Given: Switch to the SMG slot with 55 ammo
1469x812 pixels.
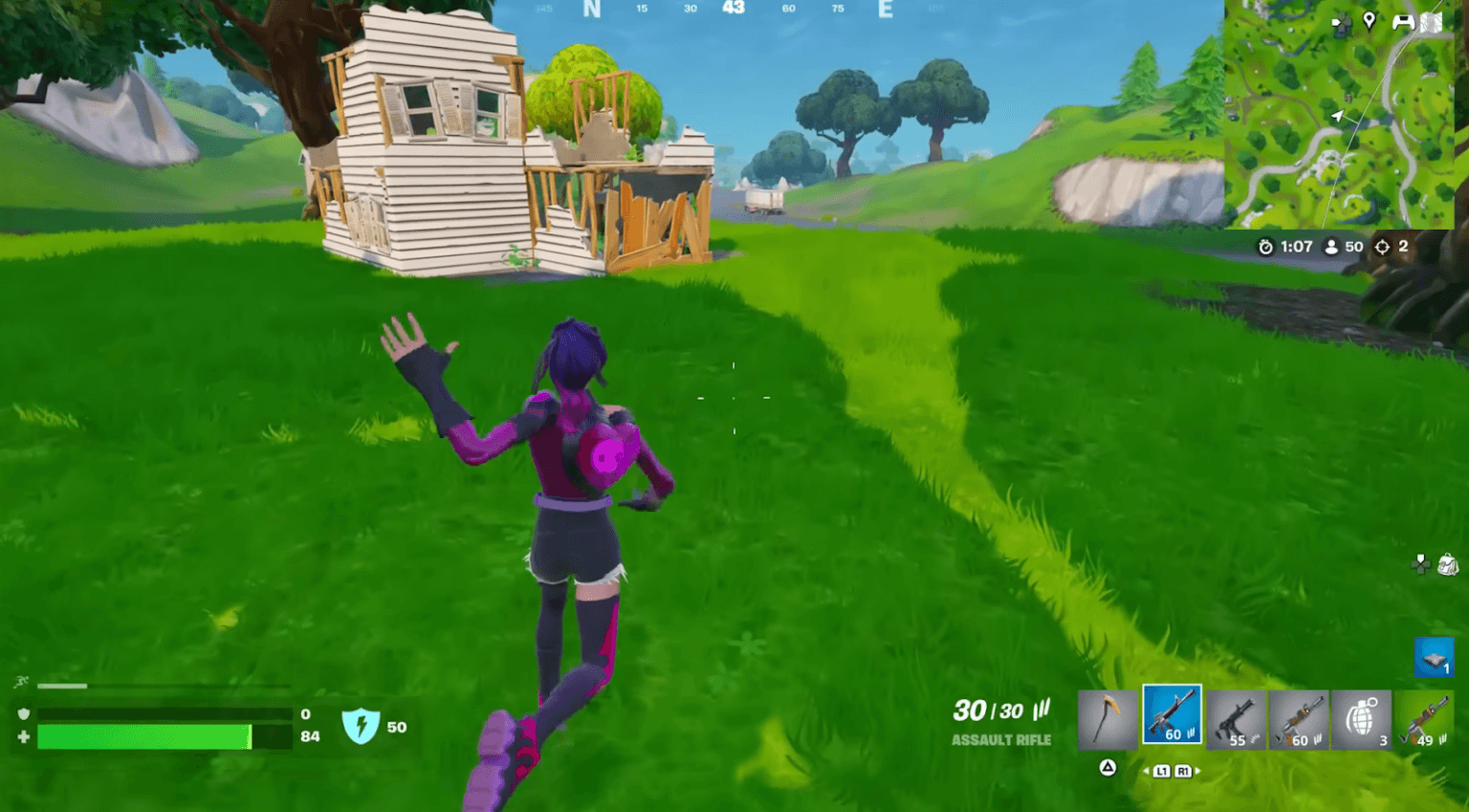Looking at the screenshot, I should pos(1236,717).
